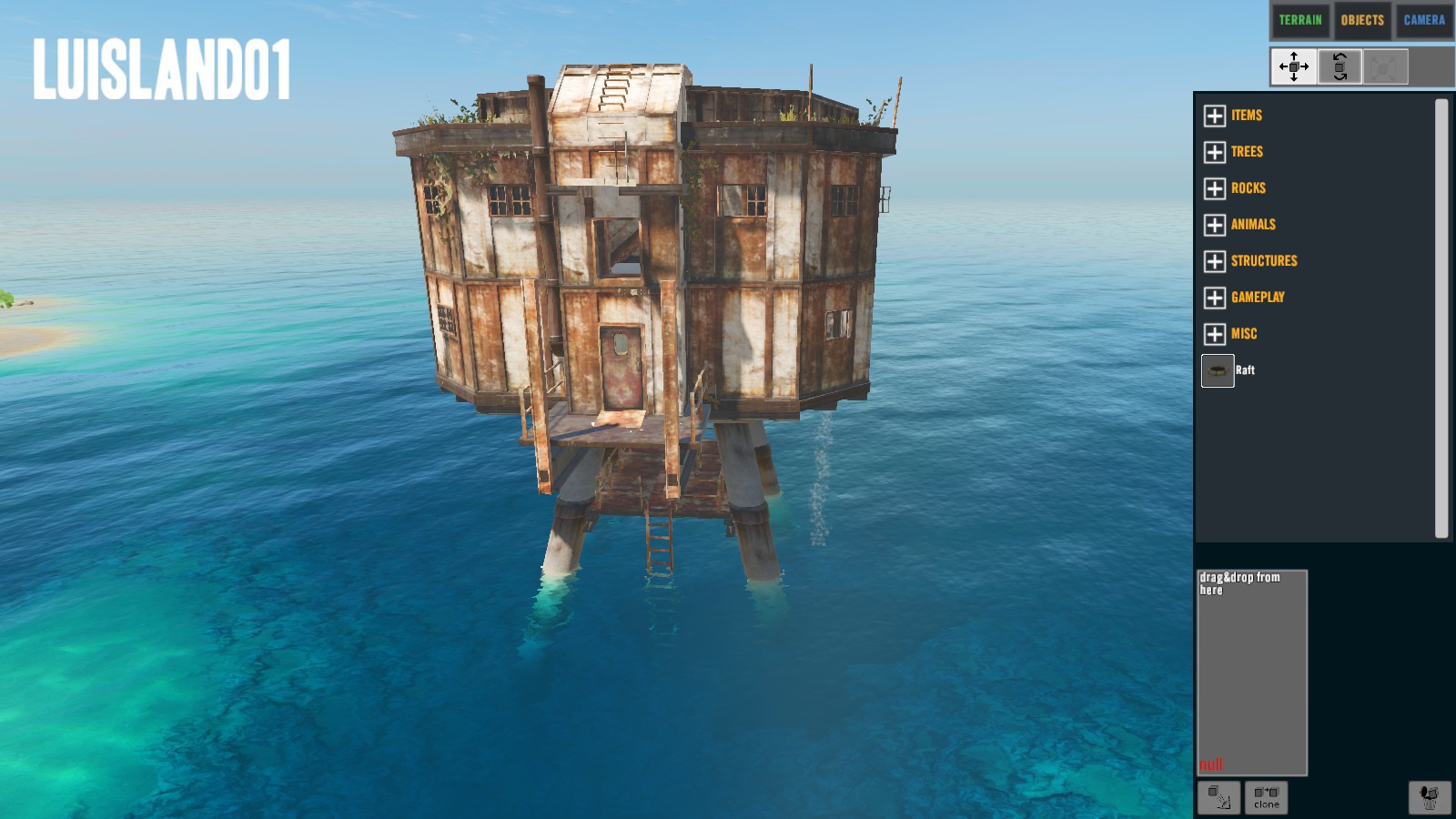Expand the Gameplay category
Screen dimensions: 1456x819
coord(1215,298)
